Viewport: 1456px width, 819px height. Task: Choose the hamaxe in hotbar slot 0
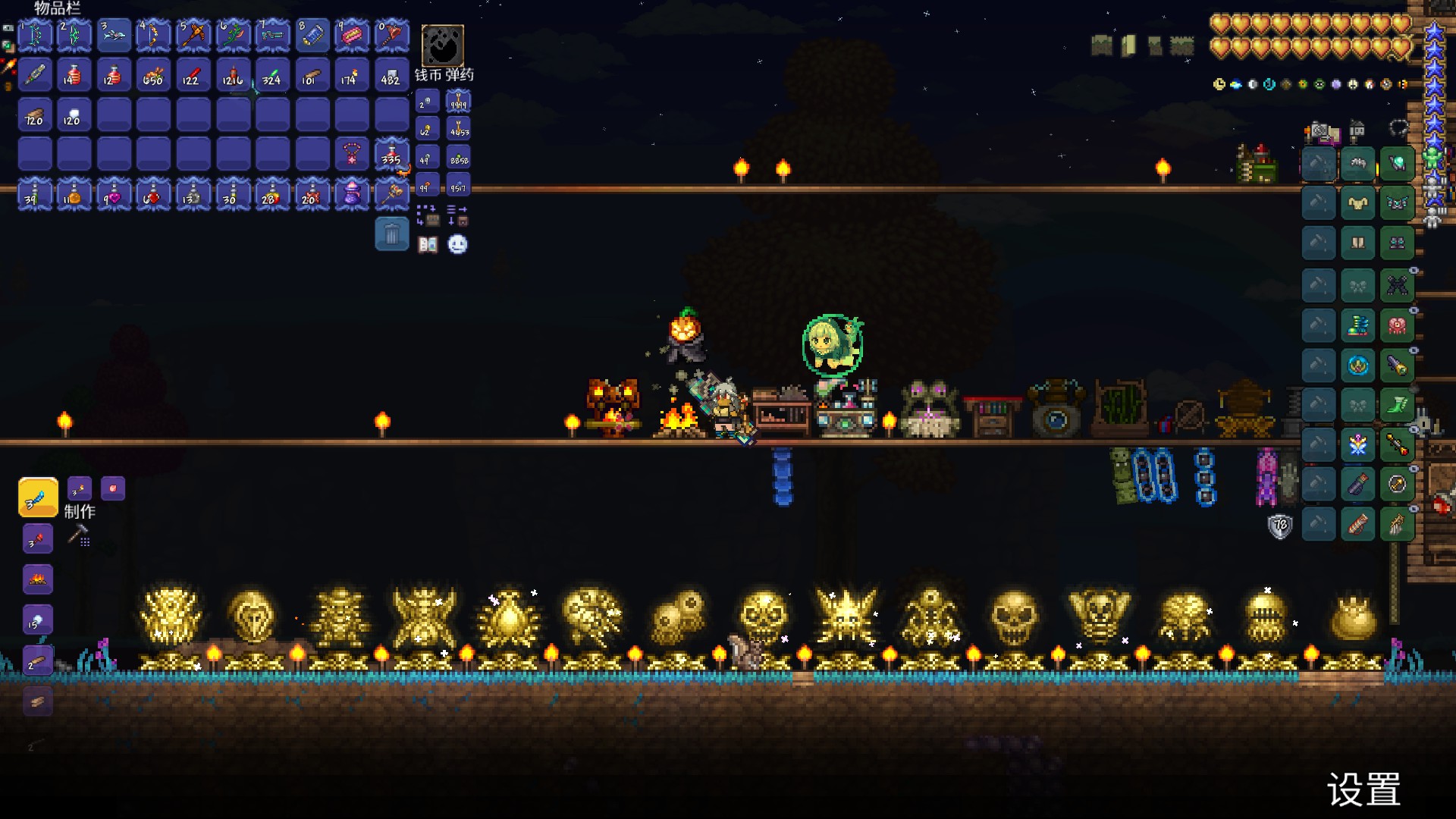[x=391, y=35]
